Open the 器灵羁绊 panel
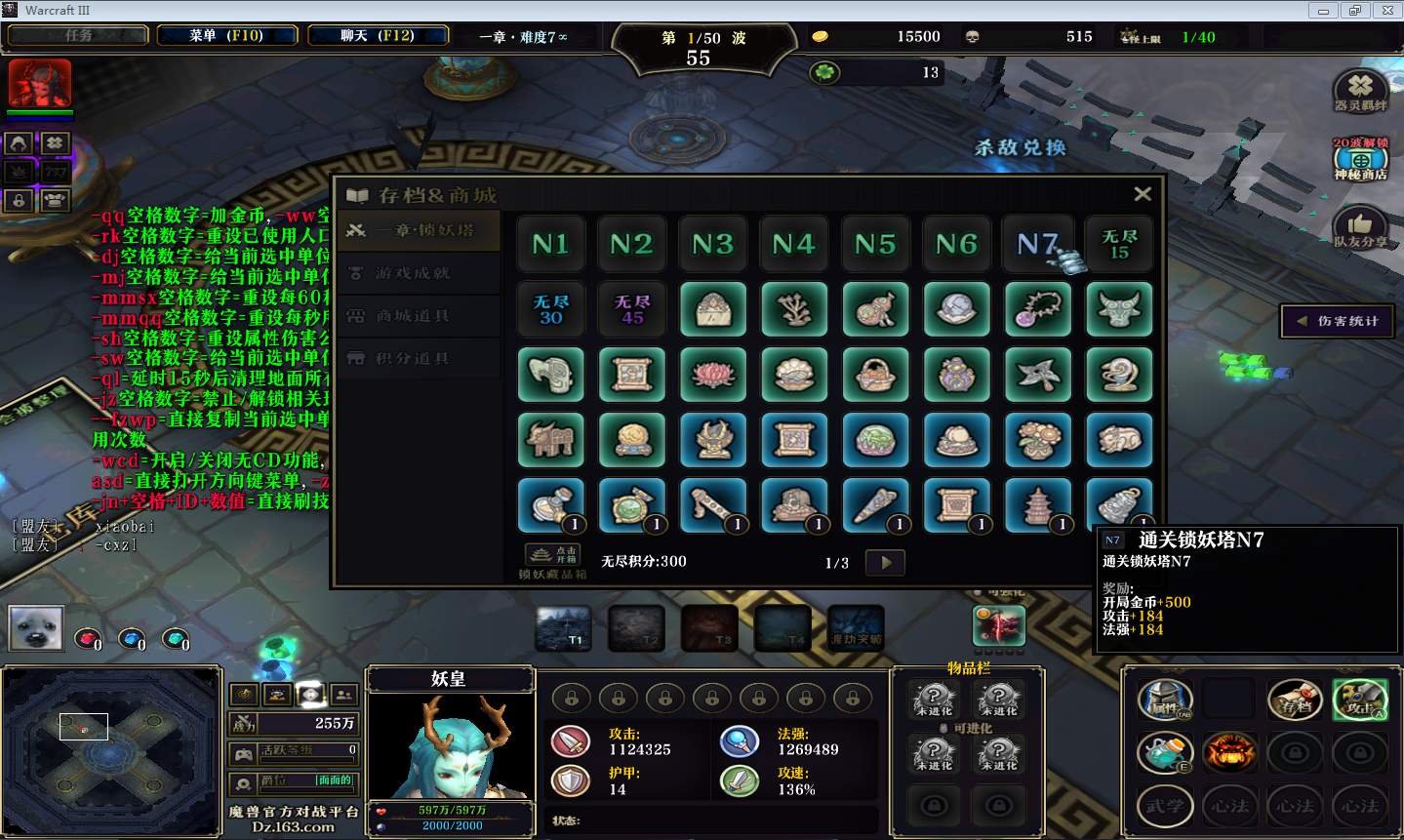This screenshot has height=840, width=1404. click(1360, 92)
